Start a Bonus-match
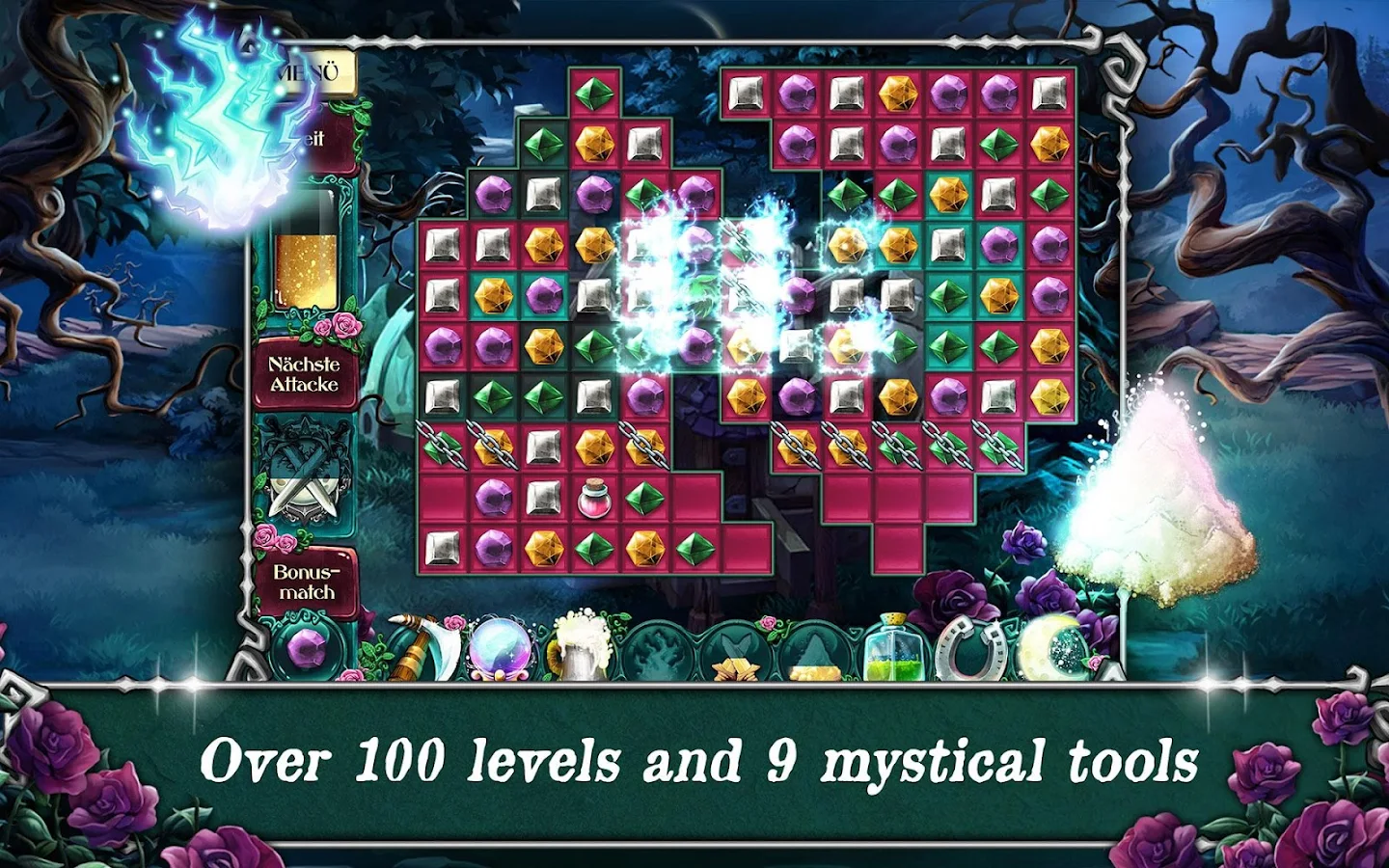The height and width of the screenshot is (868, 1389). [307, 582]
